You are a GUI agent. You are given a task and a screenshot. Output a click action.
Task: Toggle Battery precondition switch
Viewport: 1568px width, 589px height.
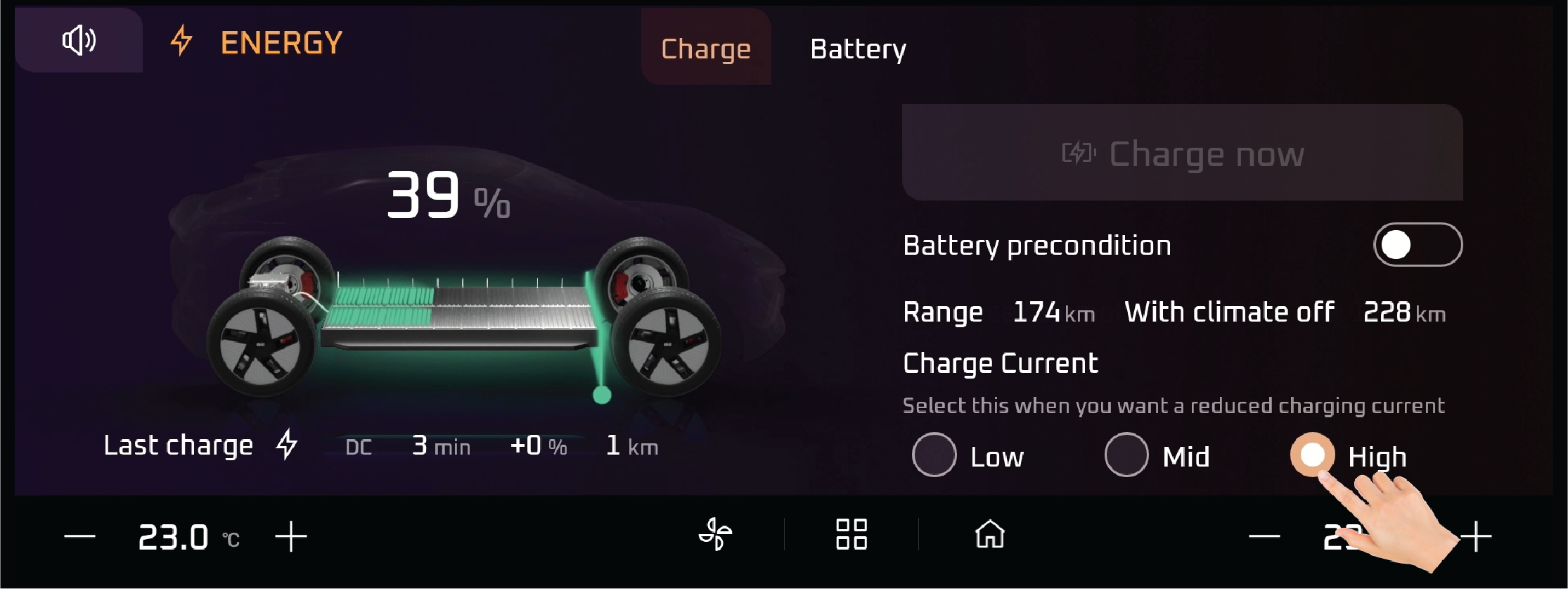point(1418,245)
